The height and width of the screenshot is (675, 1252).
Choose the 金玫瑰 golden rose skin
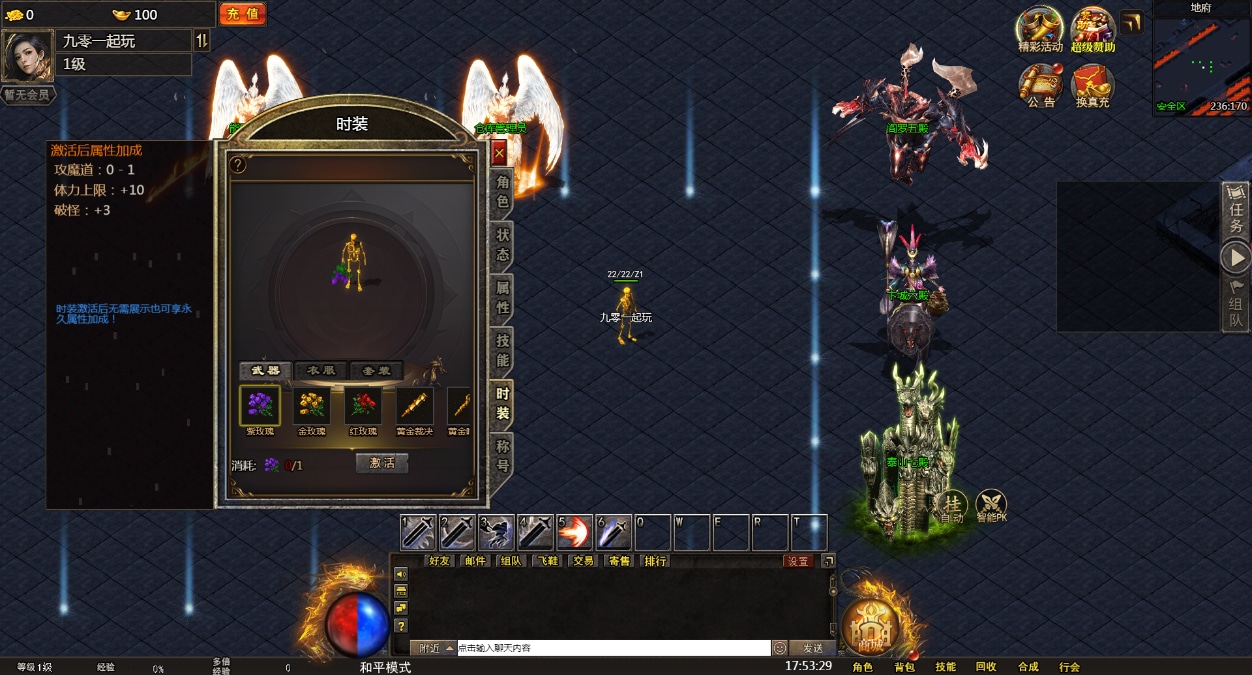coord(312,406)
